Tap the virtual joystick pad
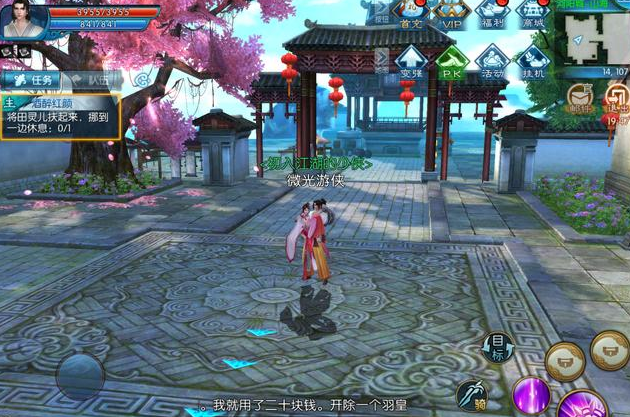630x417 pixels. (79, 375)
